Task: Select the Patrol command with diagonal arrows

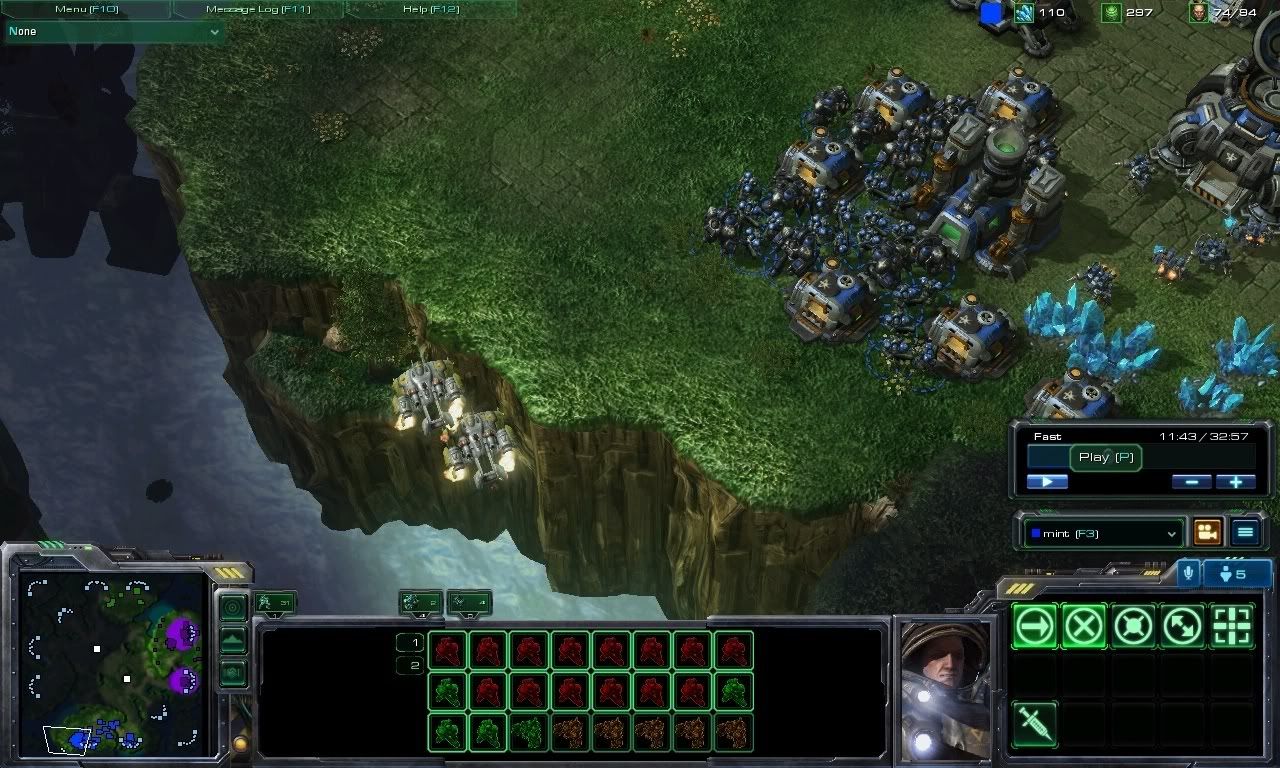Action: point(1183,627)
